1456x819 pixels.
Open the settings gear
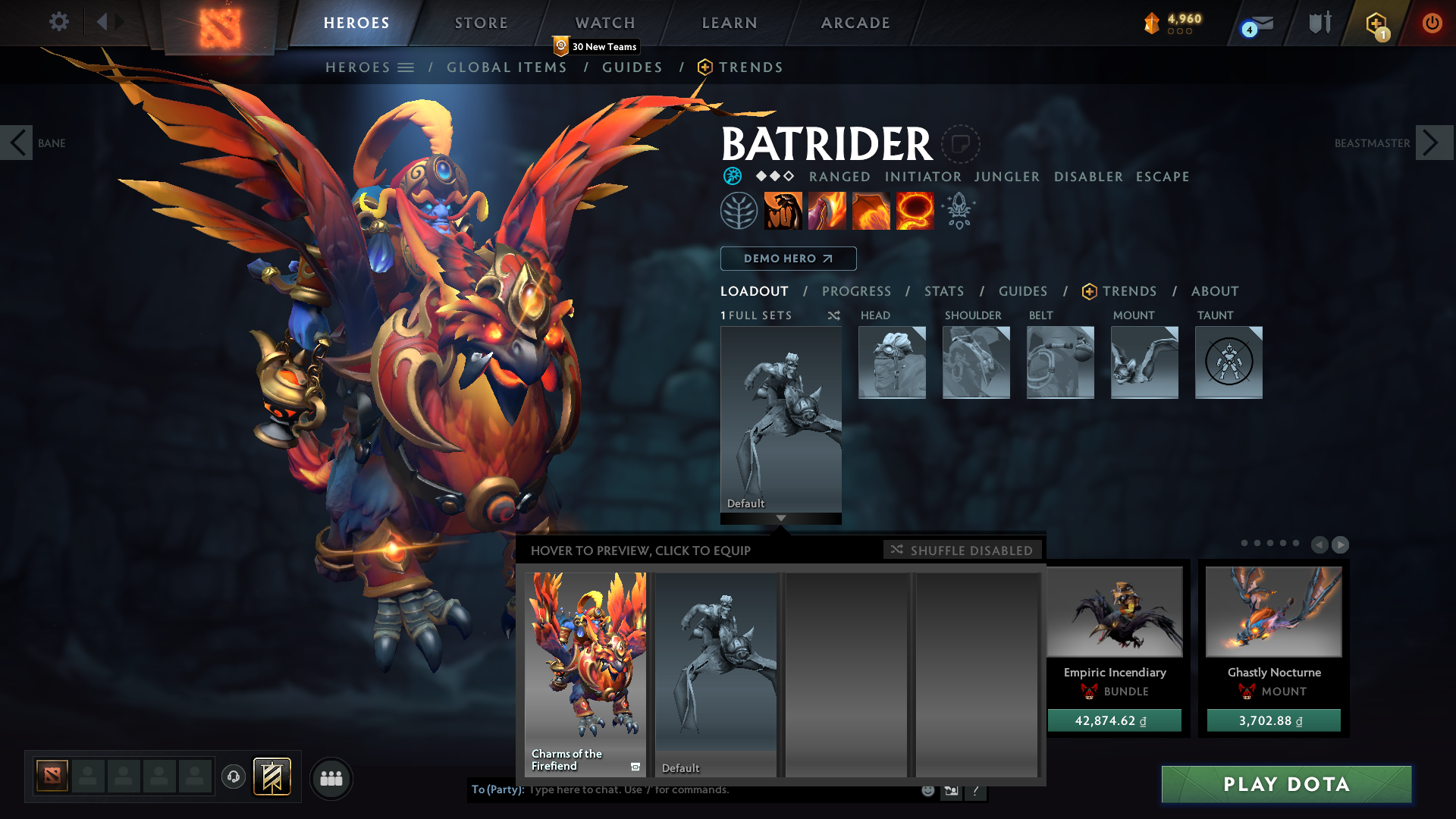click(58, 22)
